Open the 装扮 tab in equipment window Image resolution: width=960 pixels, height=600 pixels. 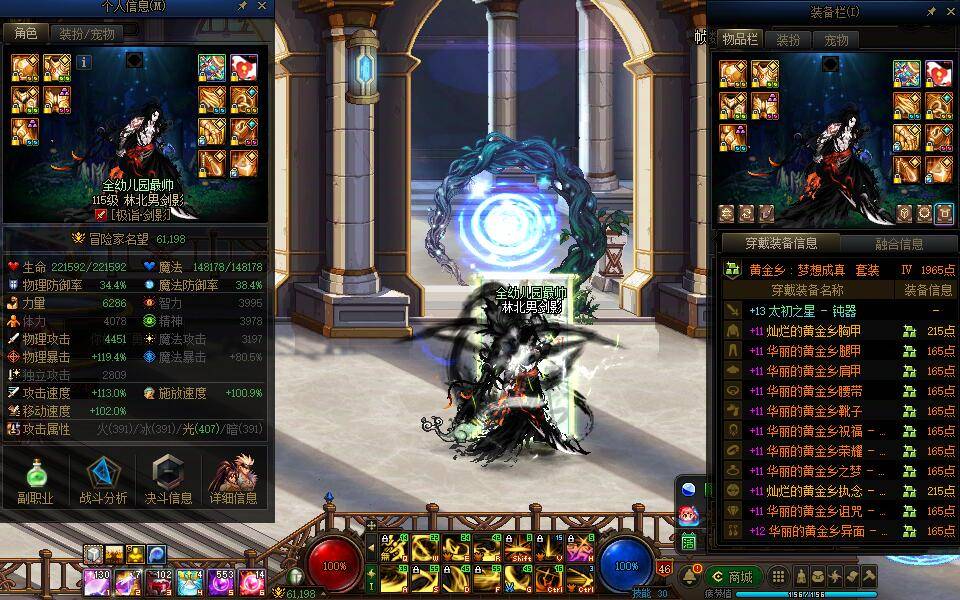click(x=788, y=40)
